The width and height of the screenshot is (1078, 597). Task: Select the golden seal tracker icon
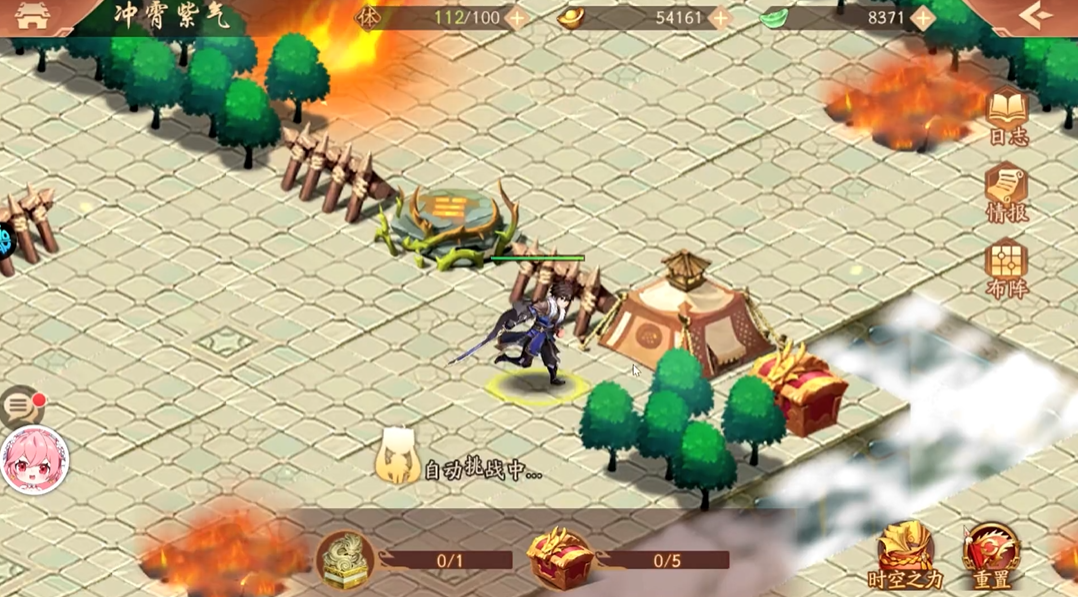tap(346, 559)
